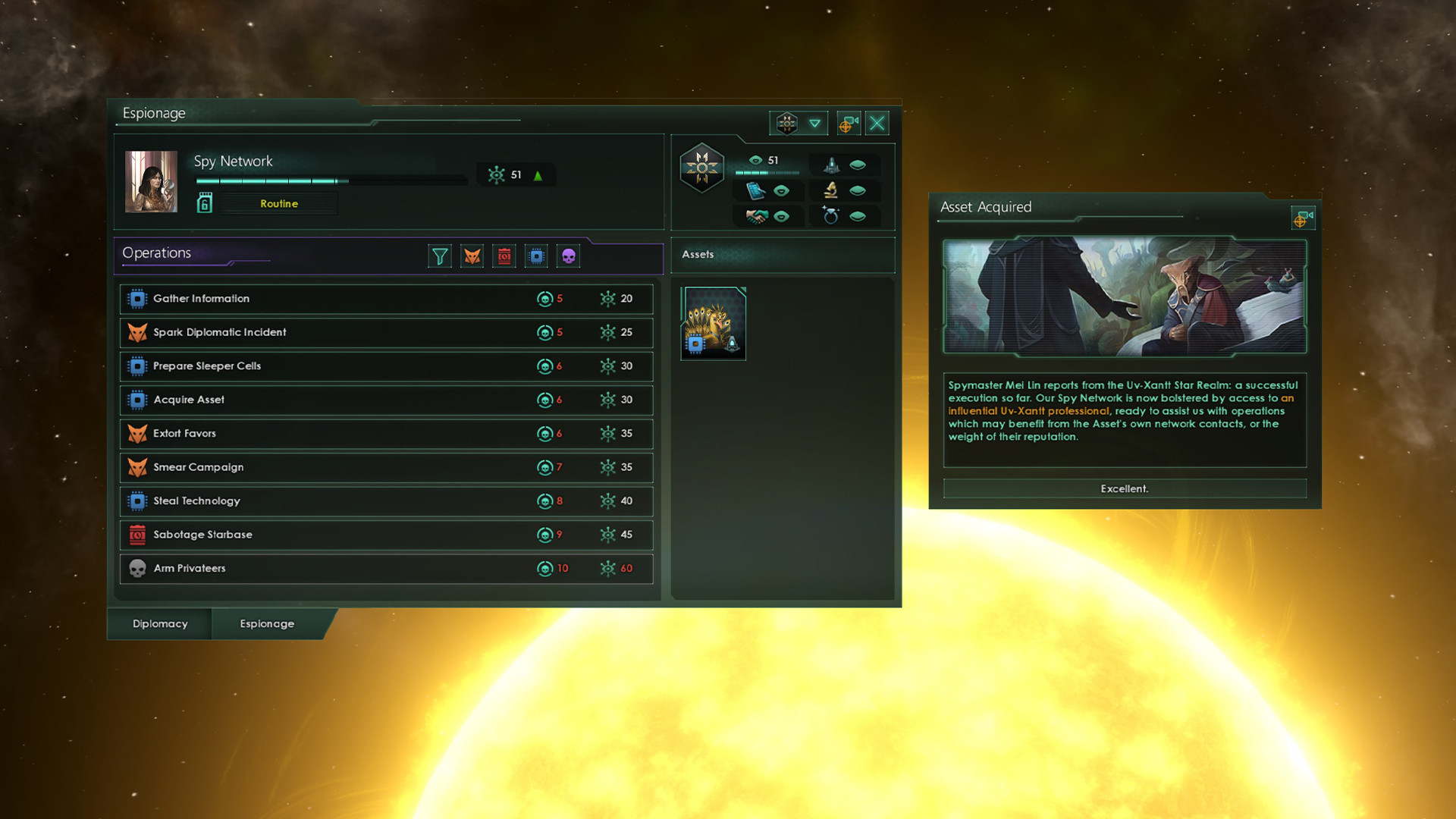The height and width of the screenshot is (819, 1456).
Task: Click the Excellent button to dismiss Asset Acquired
Action: [x=1124, y=488]
